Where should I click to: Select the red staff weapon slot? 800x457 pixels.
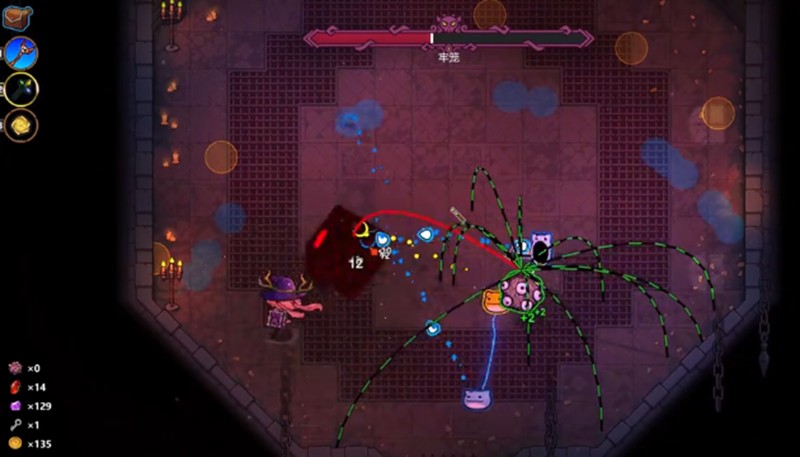point(20,53)
